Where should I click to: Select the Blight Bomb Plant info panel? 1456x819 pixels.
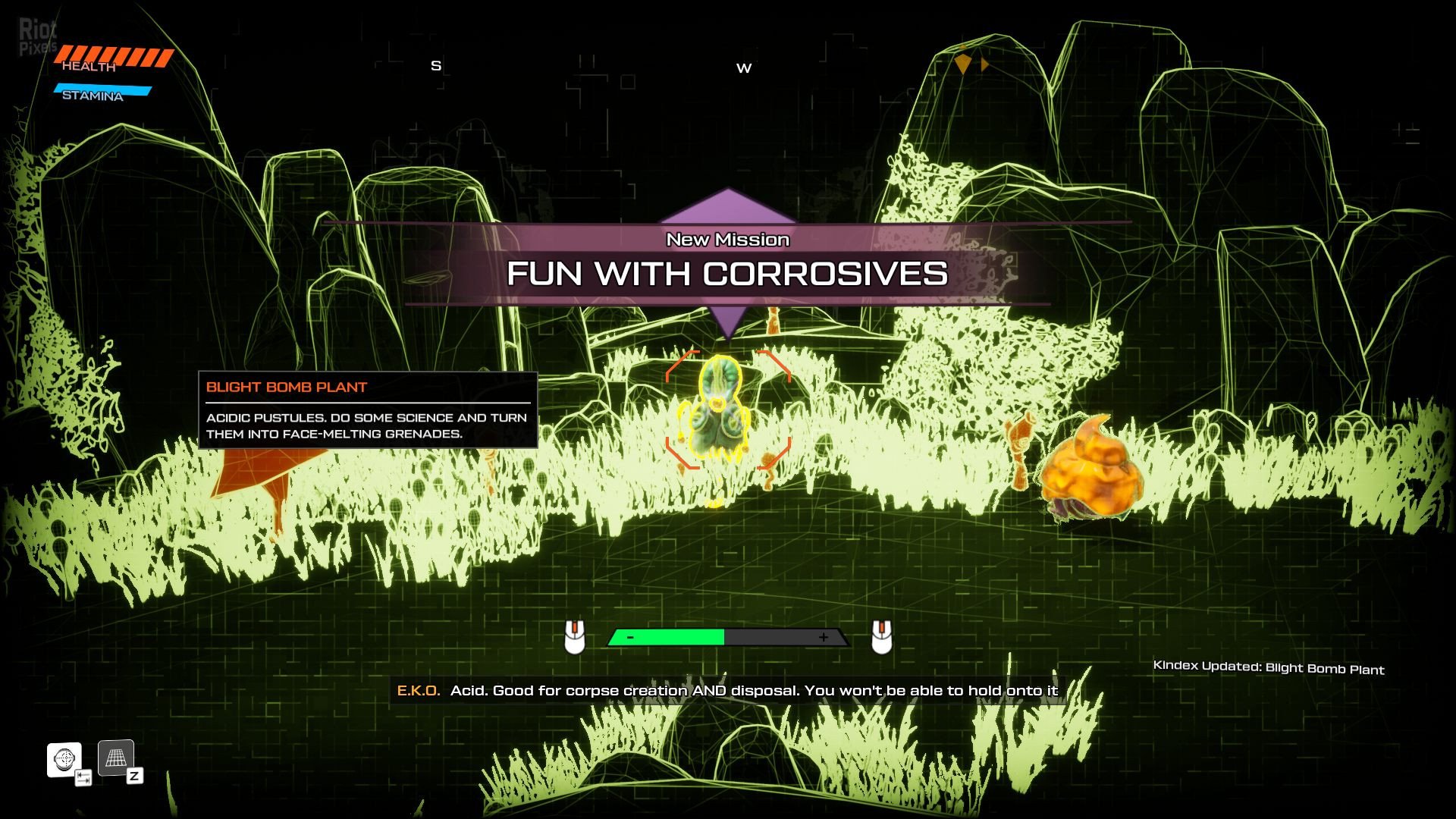(x=368, y=410)
